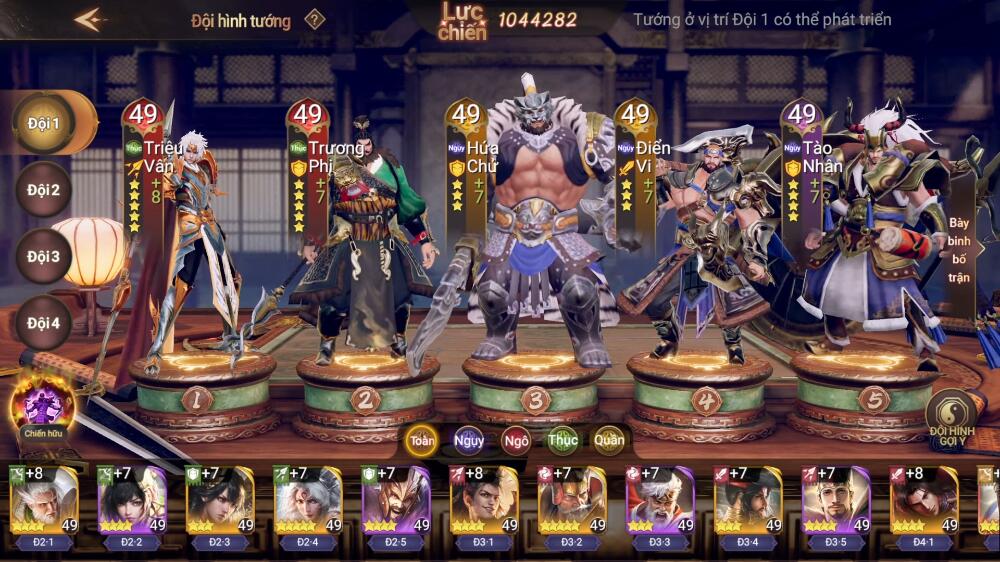The image size is (1000, 562).
Task: Filter heroes by Ngụy faction
Action: click(x=469, y=440)
